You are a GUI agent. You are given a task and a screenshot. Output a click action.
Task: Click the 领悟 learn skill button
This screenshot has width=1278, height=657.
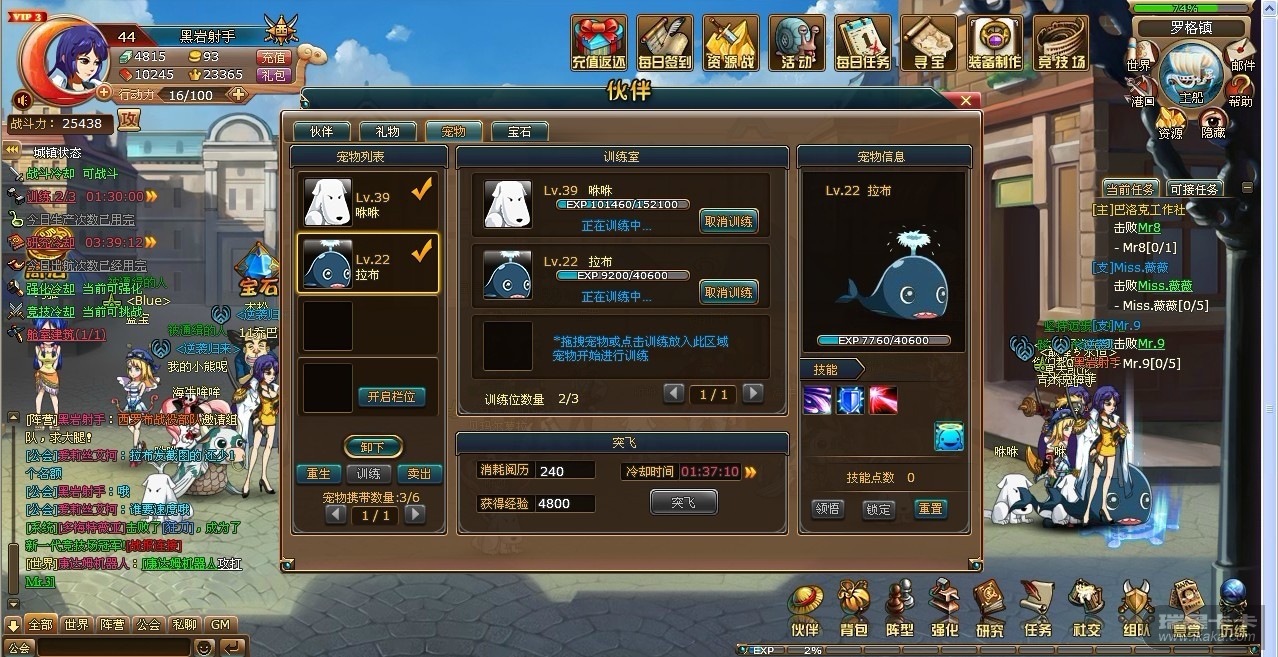pyautogui.click(x=827, y=509)
